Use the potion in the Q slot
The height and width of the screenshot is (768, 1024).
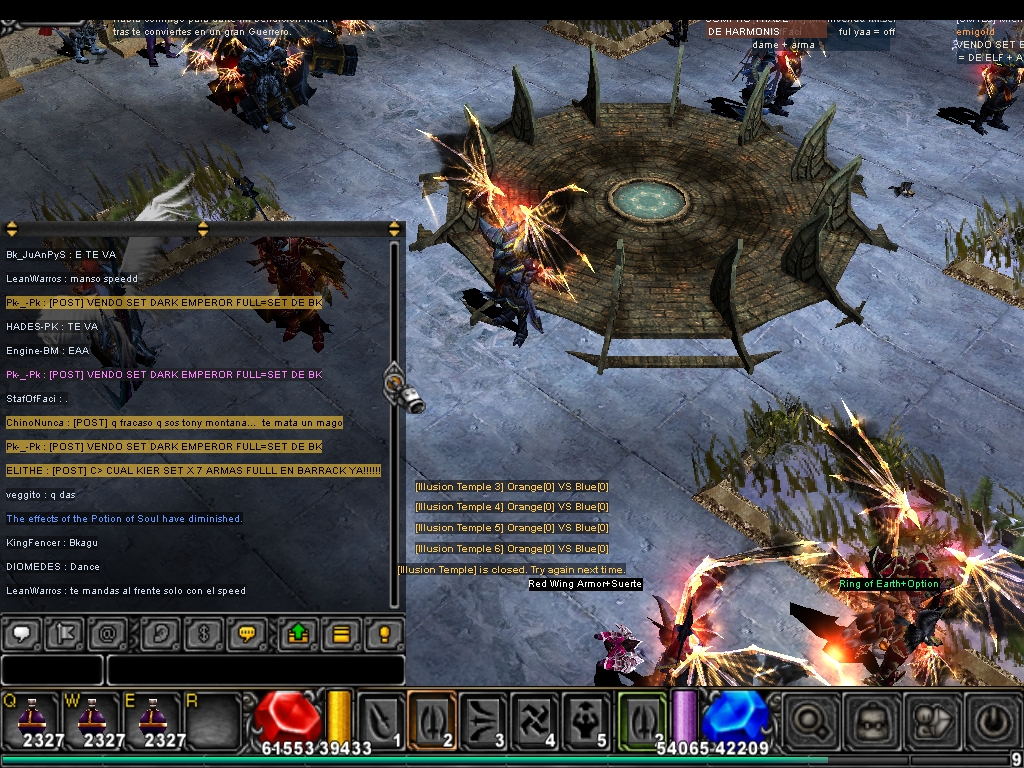(31, 718)
